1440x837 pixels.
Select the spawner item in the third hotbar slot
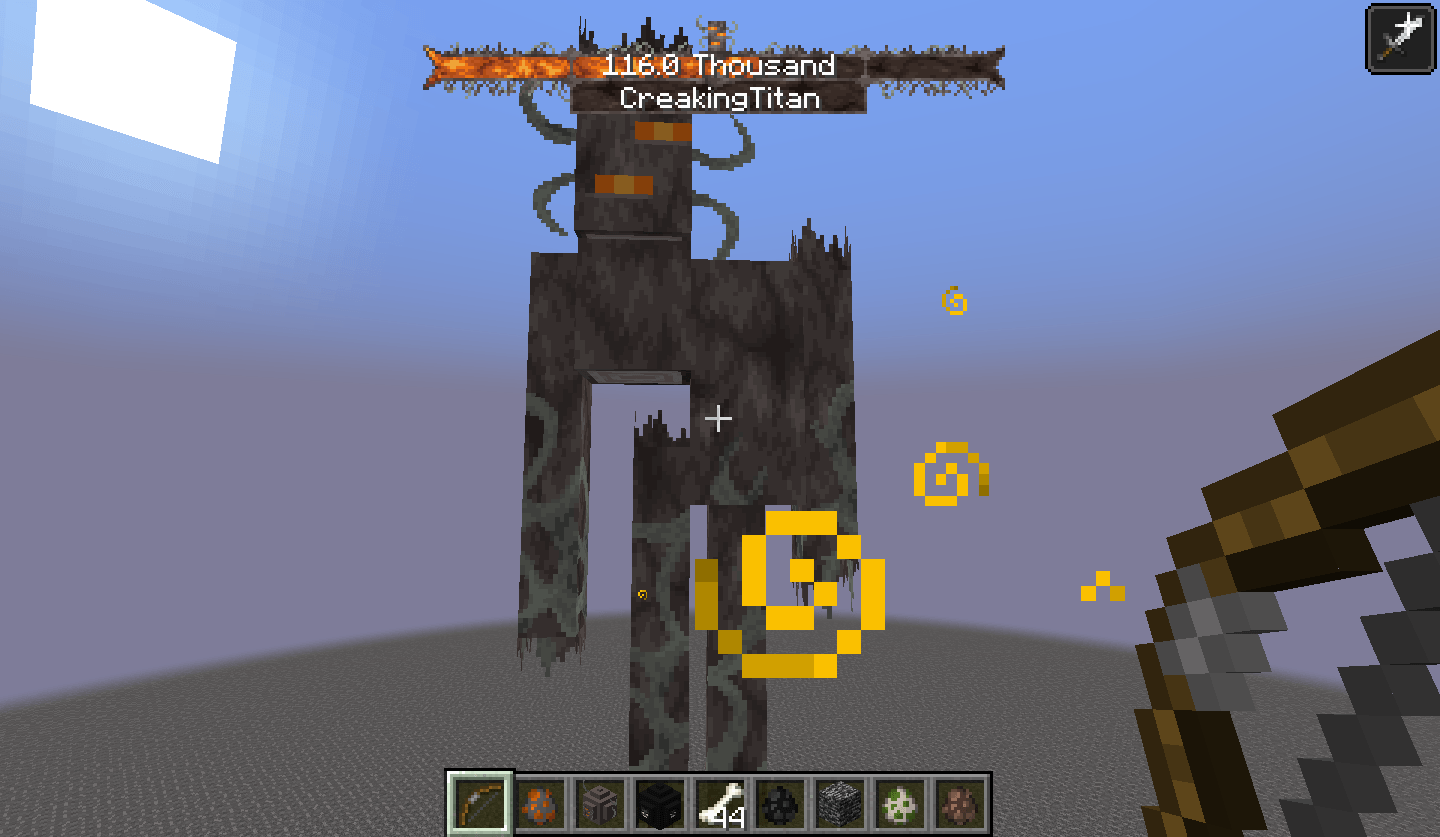tap(600, 810)
